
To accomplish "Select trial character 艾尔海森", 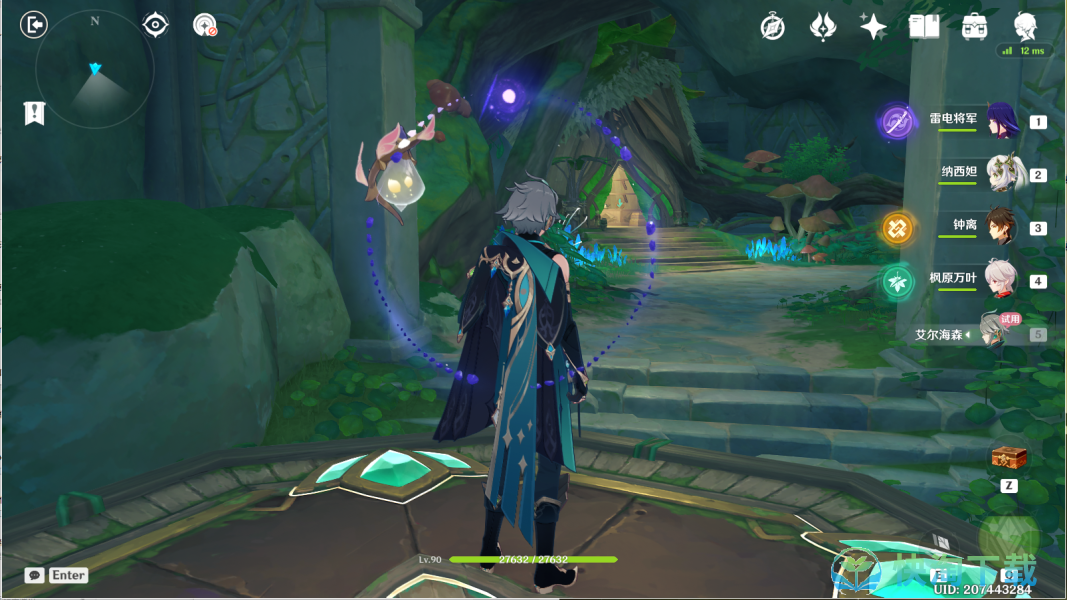I will [992, 333].
